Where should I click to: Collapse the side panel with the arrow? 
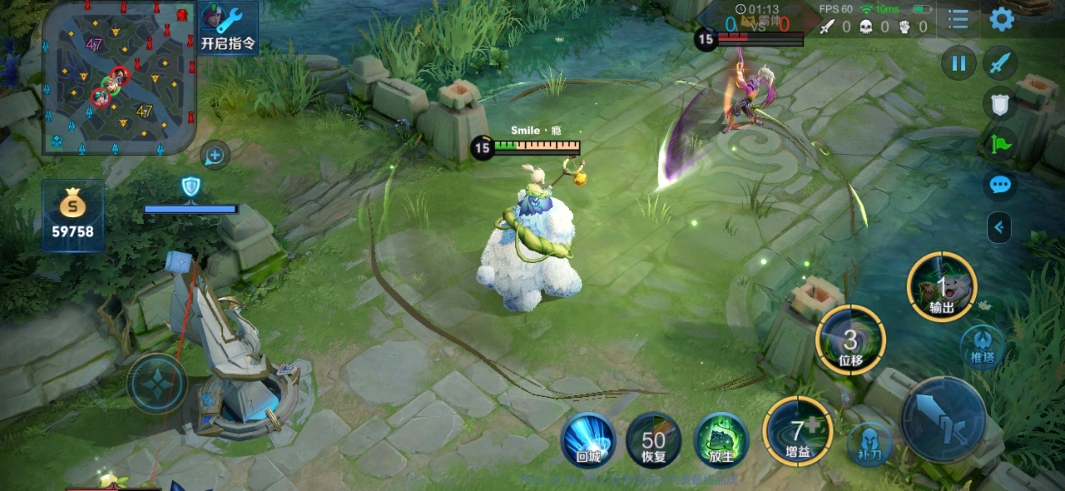coord(998,228)
